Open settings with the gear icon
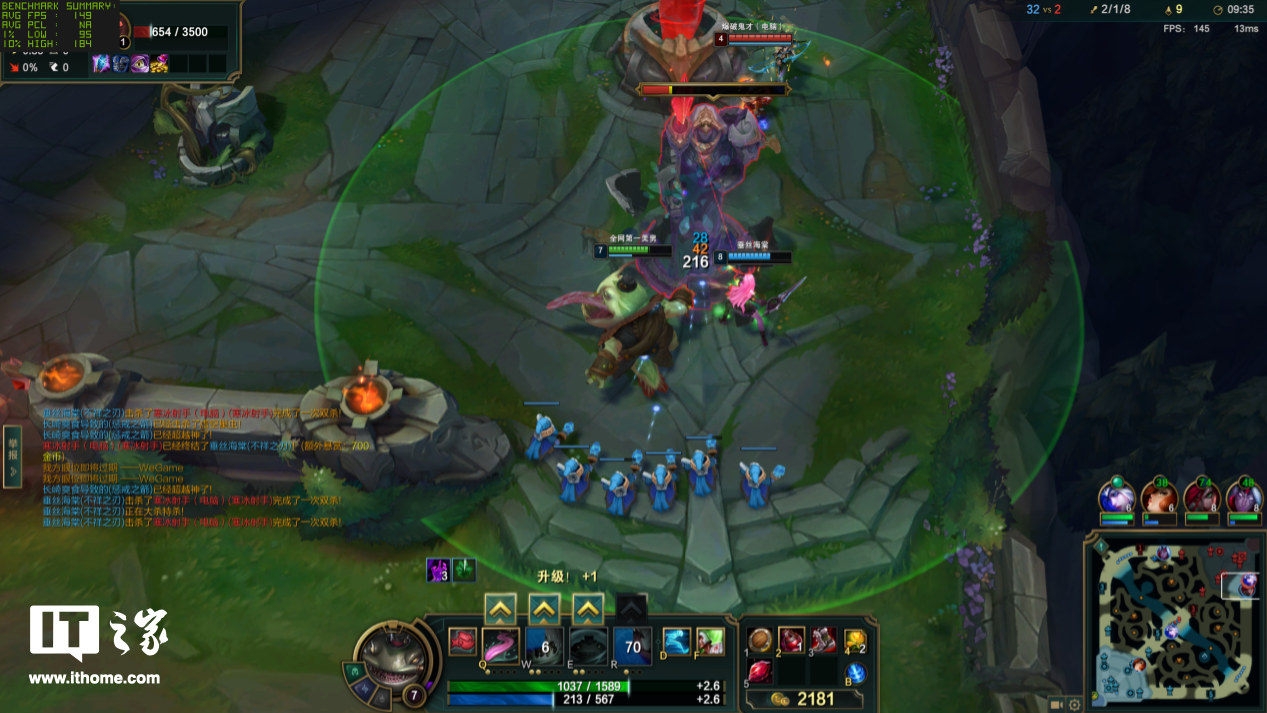Viewport: 1267px width, 713px height. (1075, 704)
